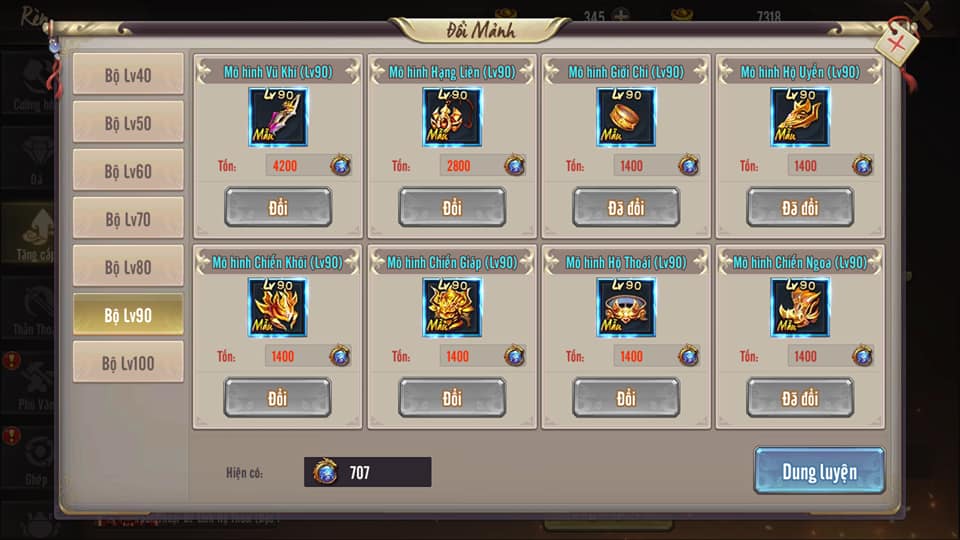Open the Bộ Lv60 set tab
The height and width of the screenshot is (540, 960).
tap(128, 171)
